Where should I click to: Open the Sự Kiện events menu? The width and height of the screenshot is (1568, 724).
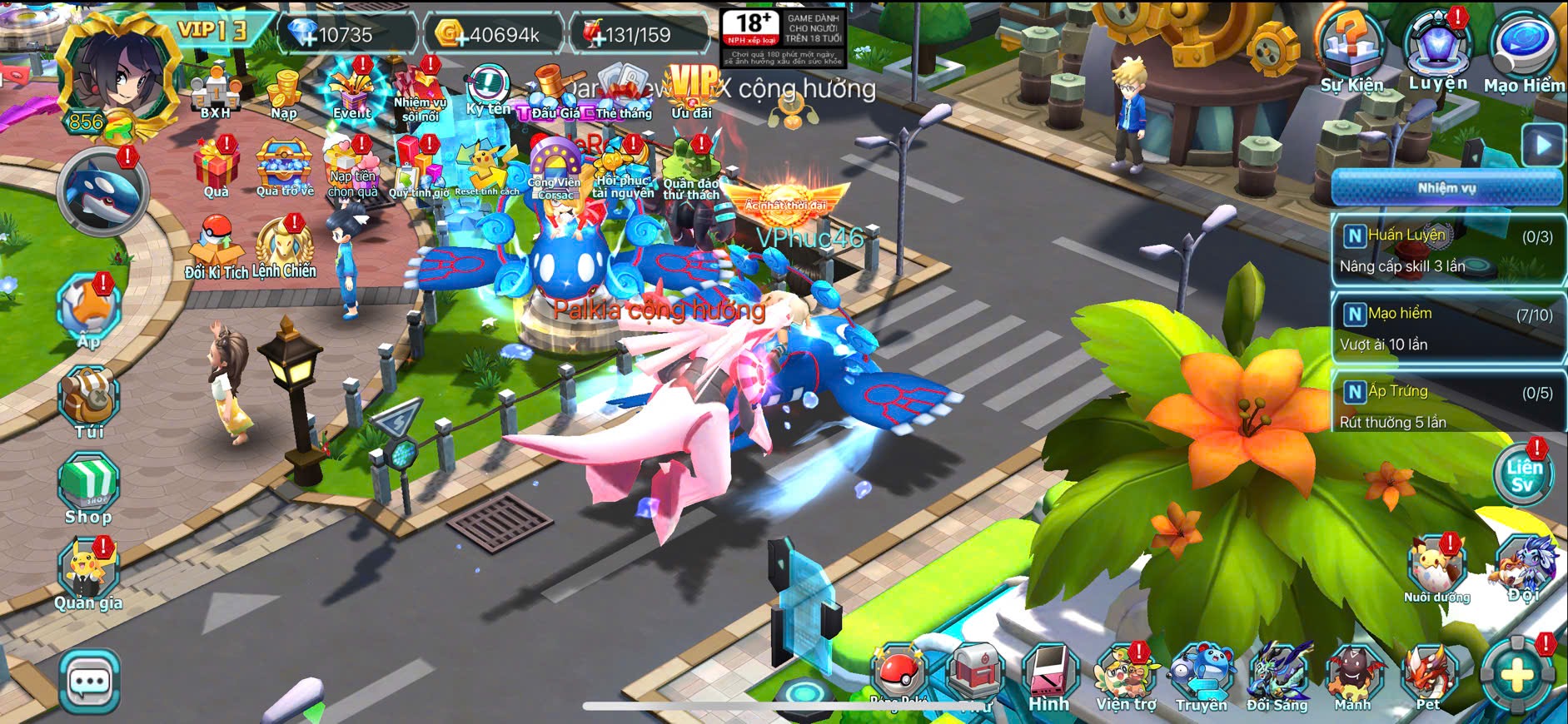tap(1351, 52)
